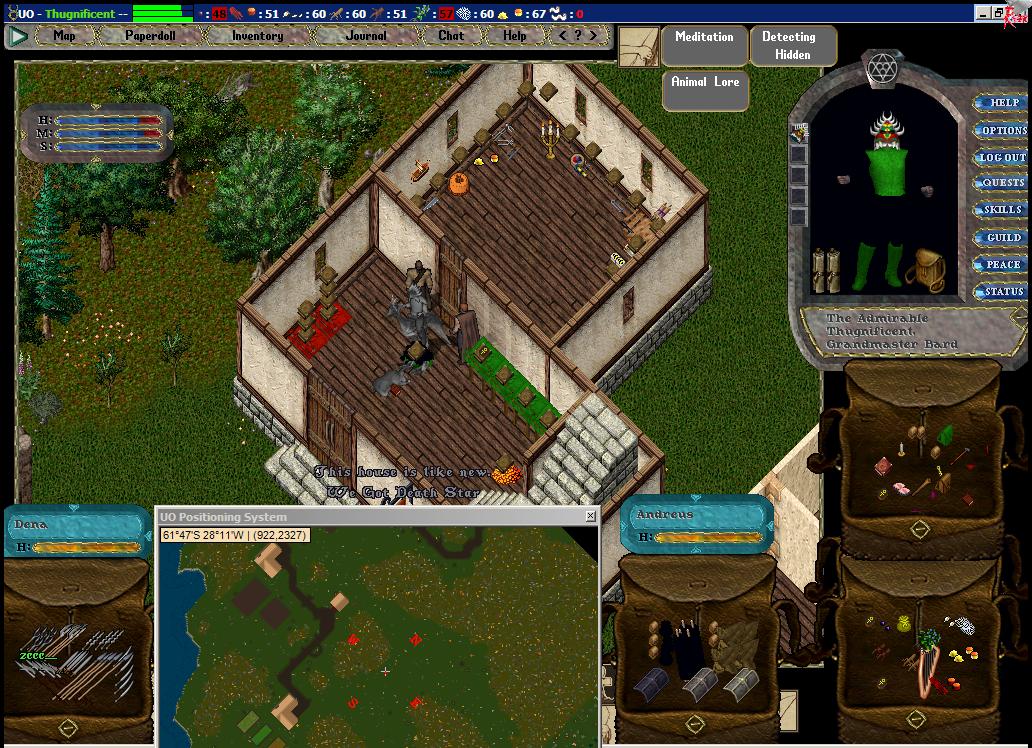Open the Inventory from the menu bar

pos(257,36)
